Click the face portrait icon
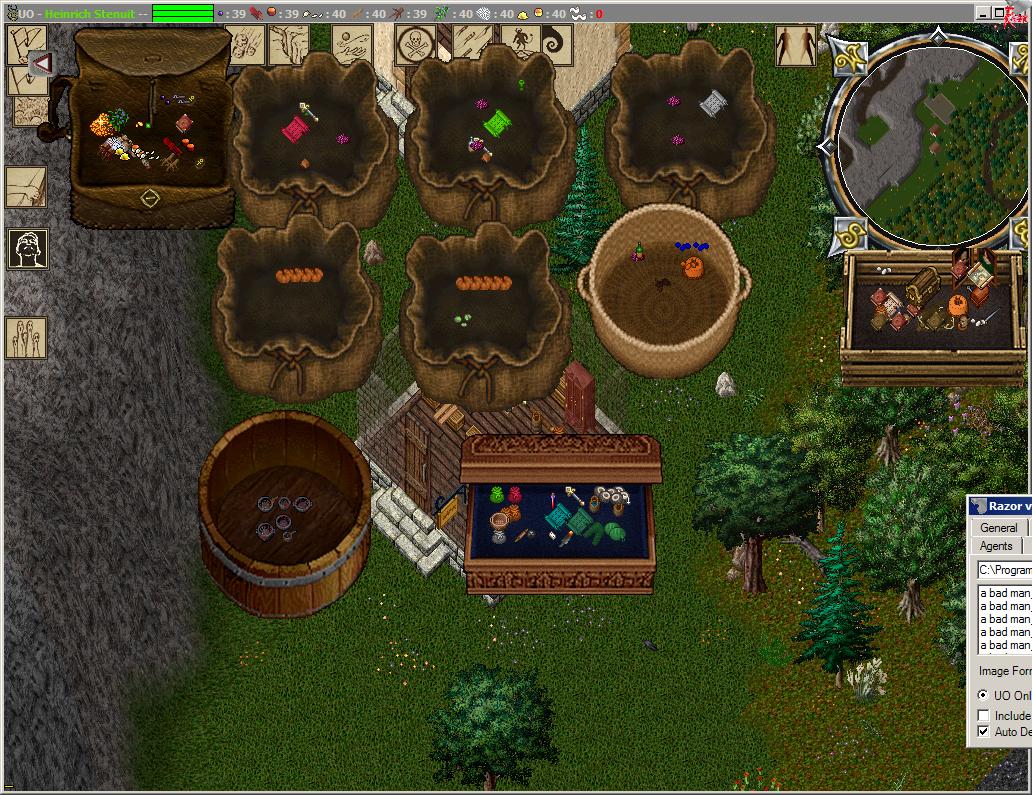This screenshot has width=1032, height=795. click(x=27, y=249)
